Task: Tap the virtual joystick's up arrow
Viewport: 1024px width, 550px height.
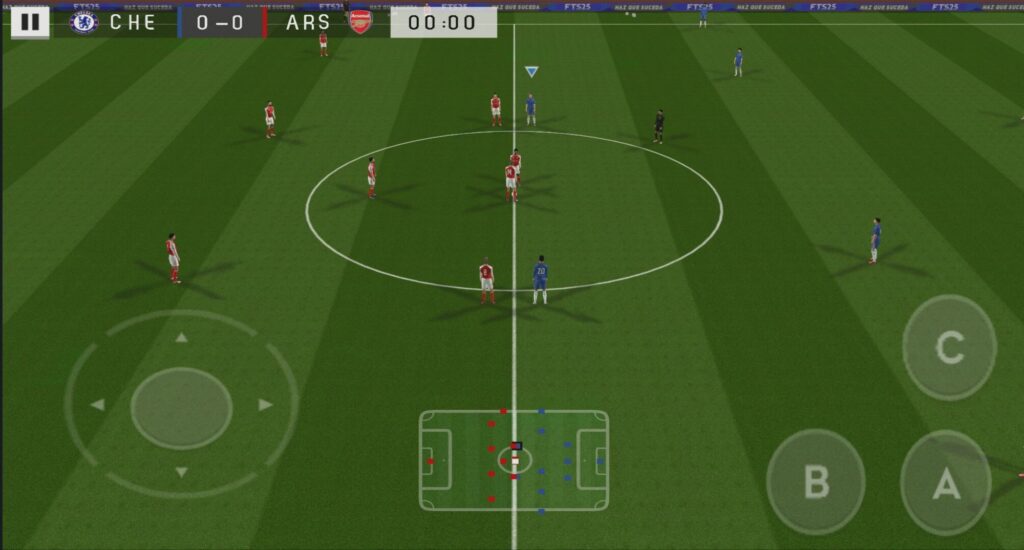Action: coord(181,338)
